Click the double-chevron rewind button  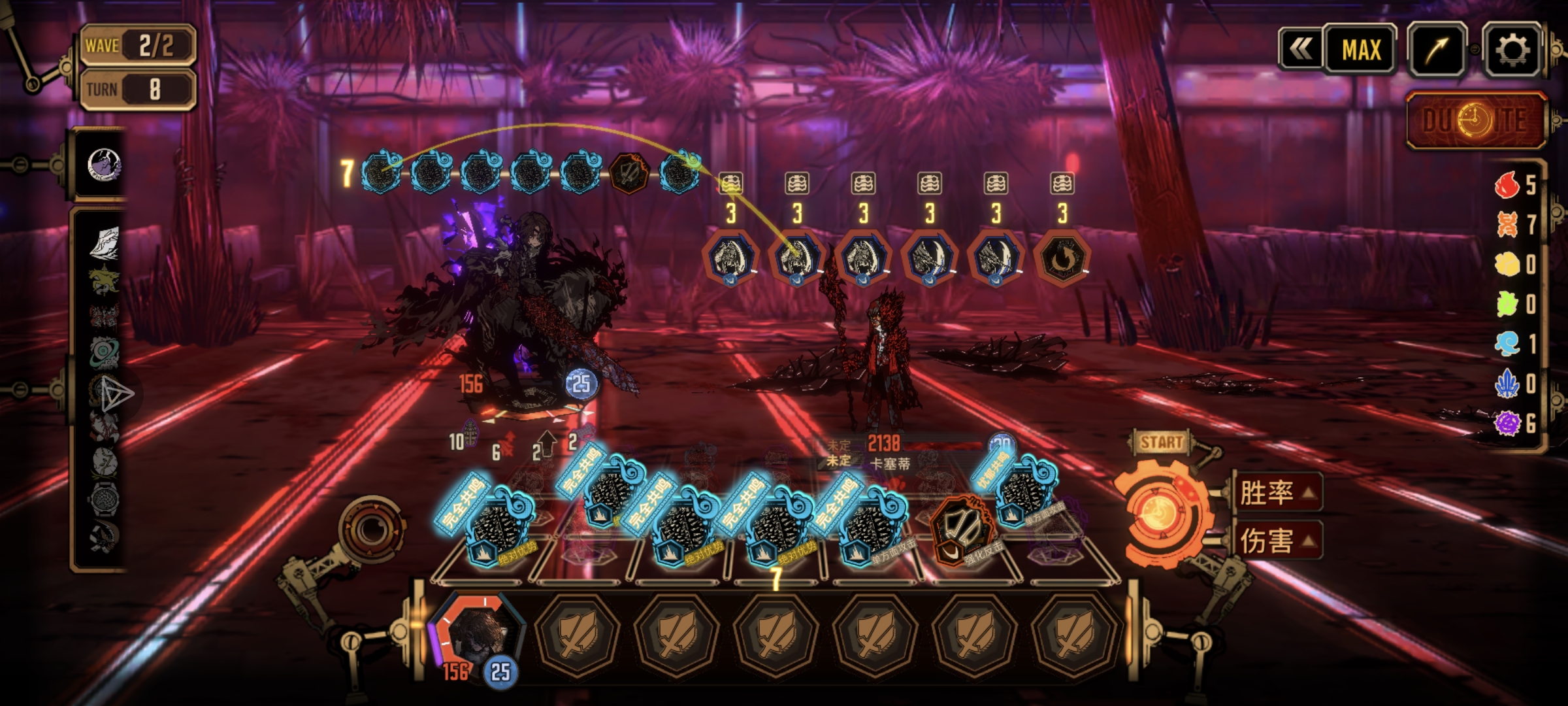point(1300,48)
